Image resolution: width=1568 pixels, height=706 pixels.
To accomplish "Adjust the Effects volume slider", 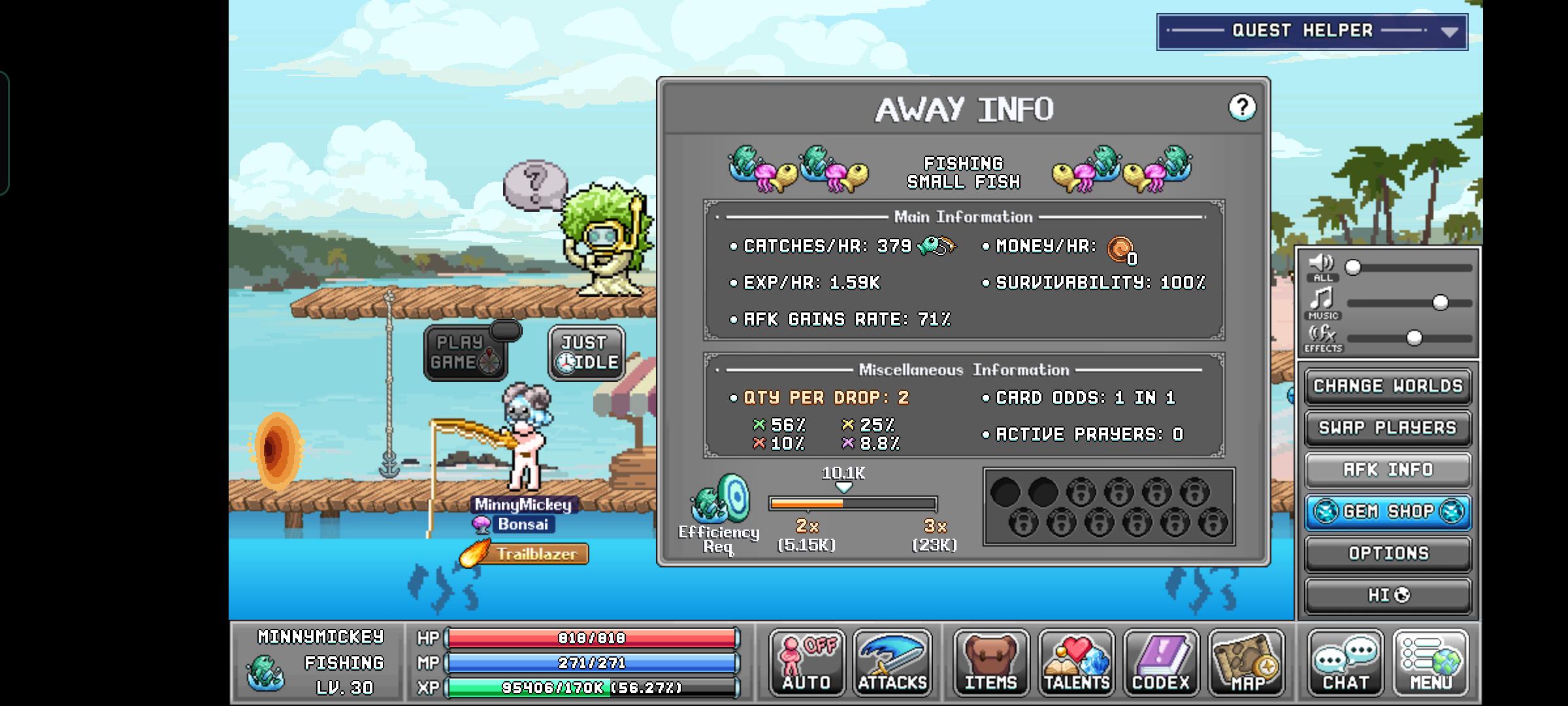I will (1414, 338).
